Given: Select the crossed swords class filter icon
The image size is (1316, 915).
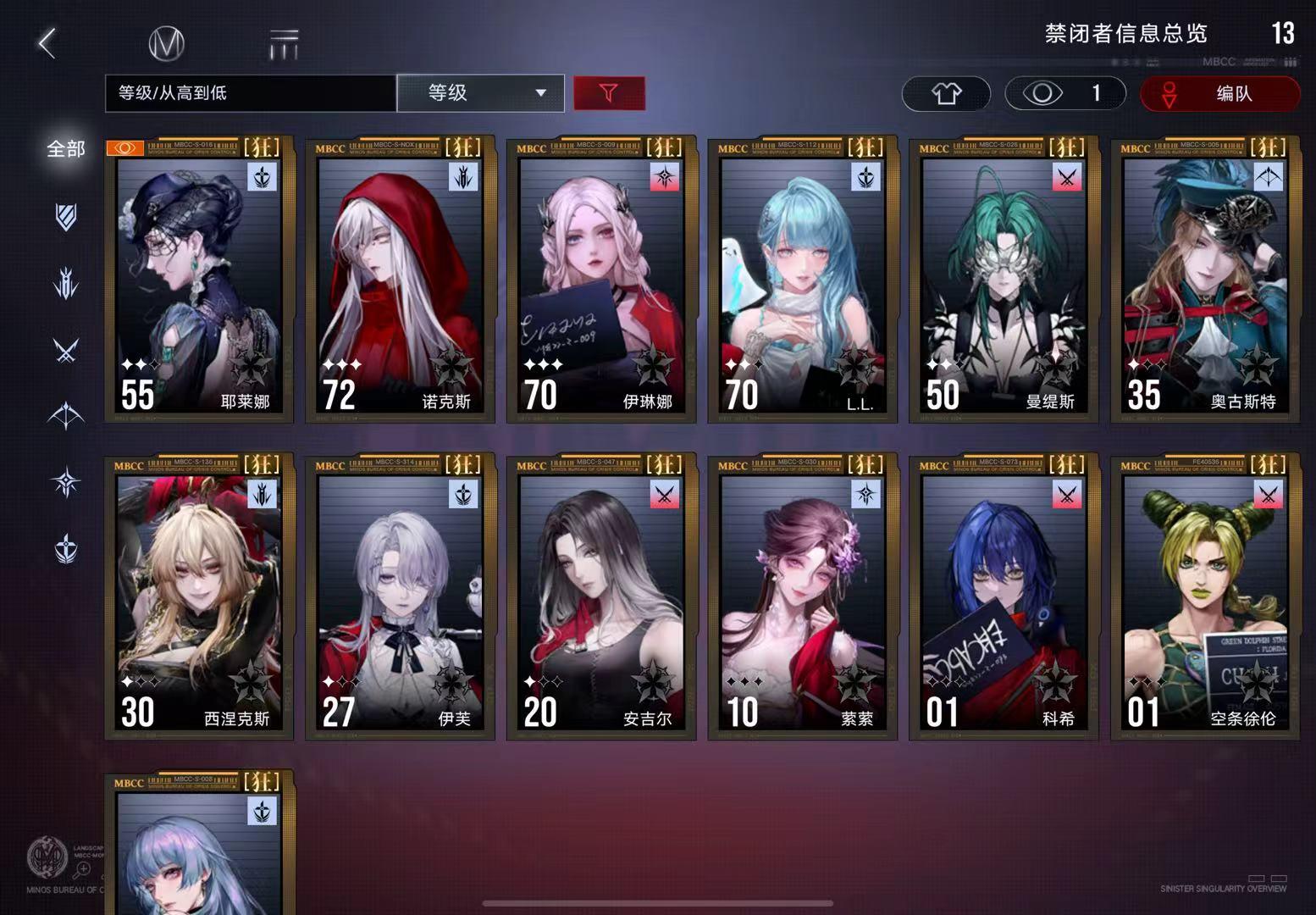Looking at the screenshot, I should coord(66,349).
